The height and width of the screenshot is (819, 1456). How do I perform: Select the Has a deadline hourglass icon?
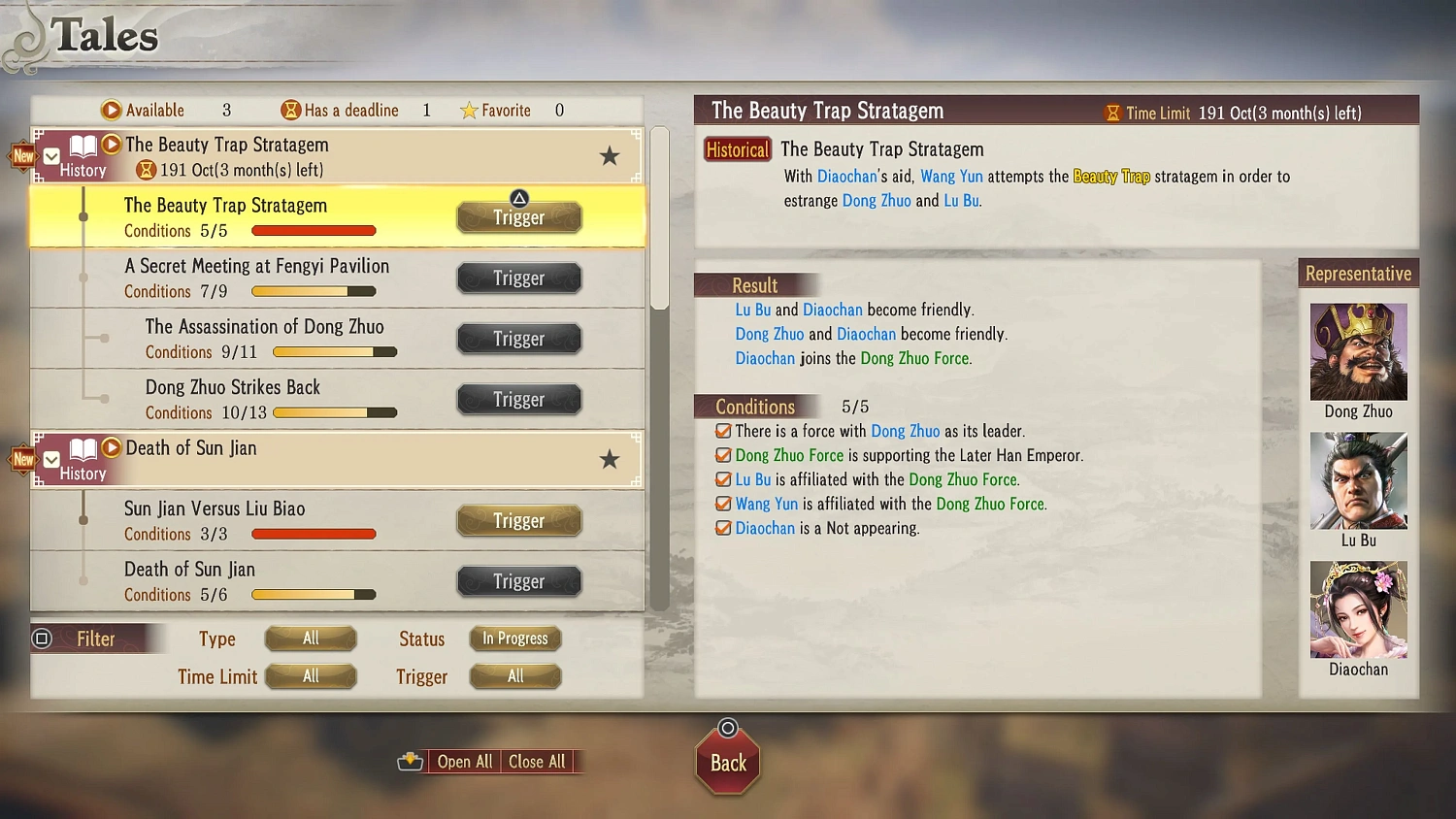[290, 110]
